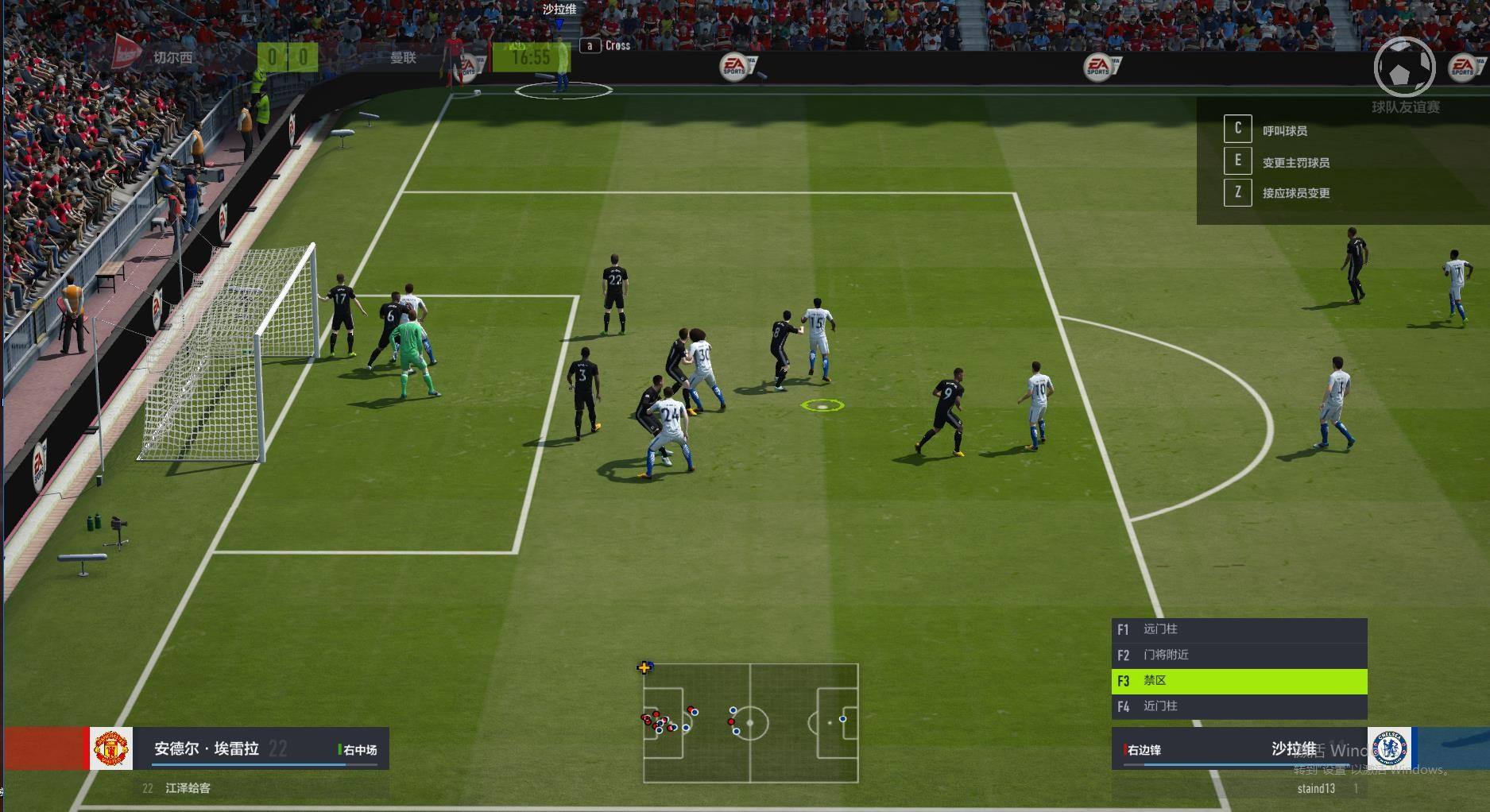Viewport: 1490px width, 812px height.
Task: Choose the 门将附近 corner target
Action: [1238, 655]
